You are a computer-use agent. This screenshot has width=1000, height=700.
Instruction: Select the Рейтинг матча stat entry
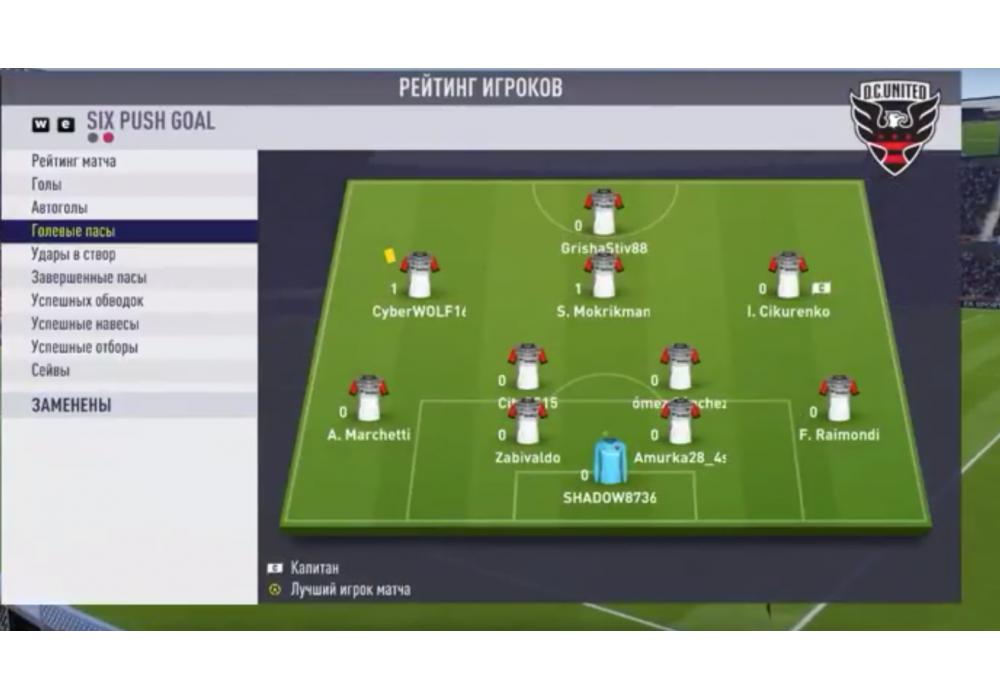74,161
